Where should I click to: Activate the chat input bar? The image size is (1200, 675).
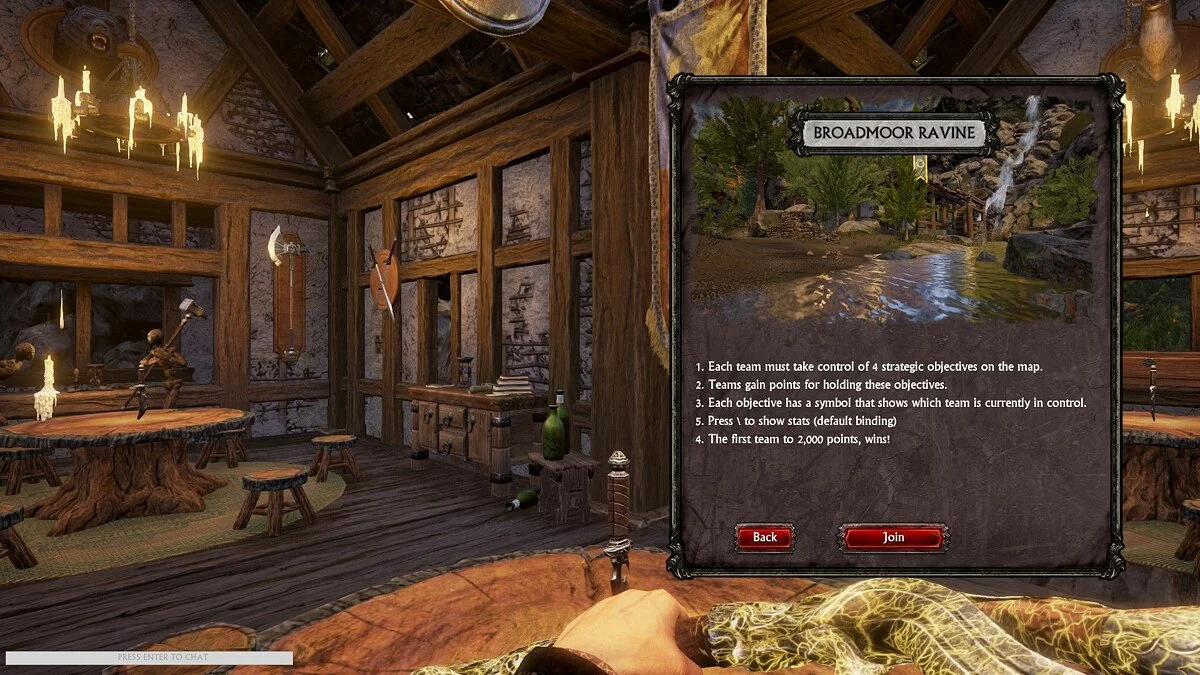(x=150, y=658)
